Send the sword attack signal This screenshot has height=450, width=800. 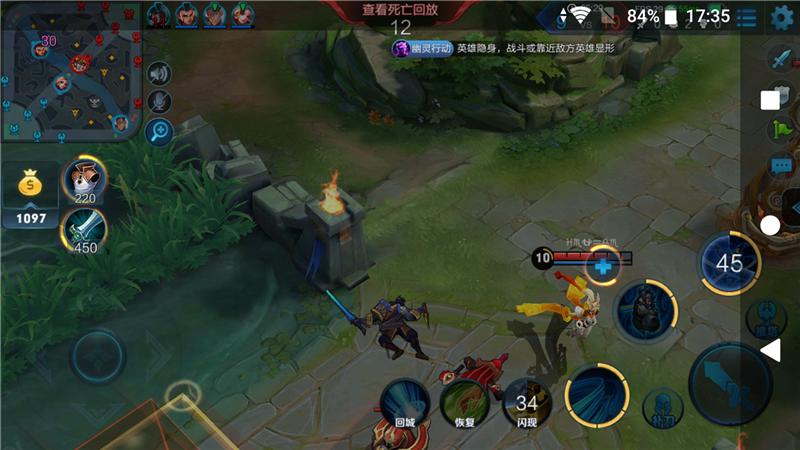(x=780, y=58)
